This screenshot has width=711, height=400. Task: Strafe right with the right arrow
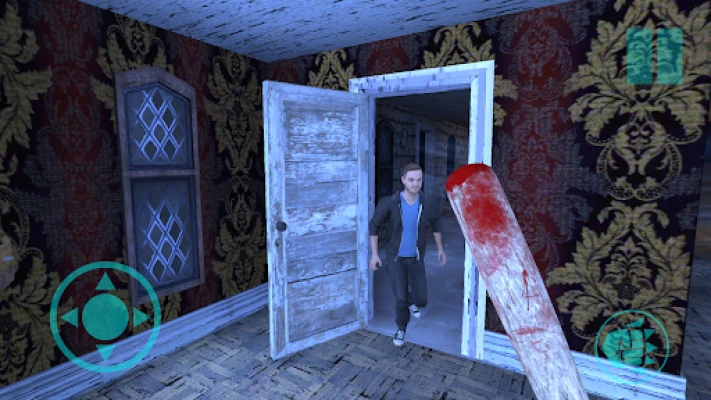coord(140,318)
